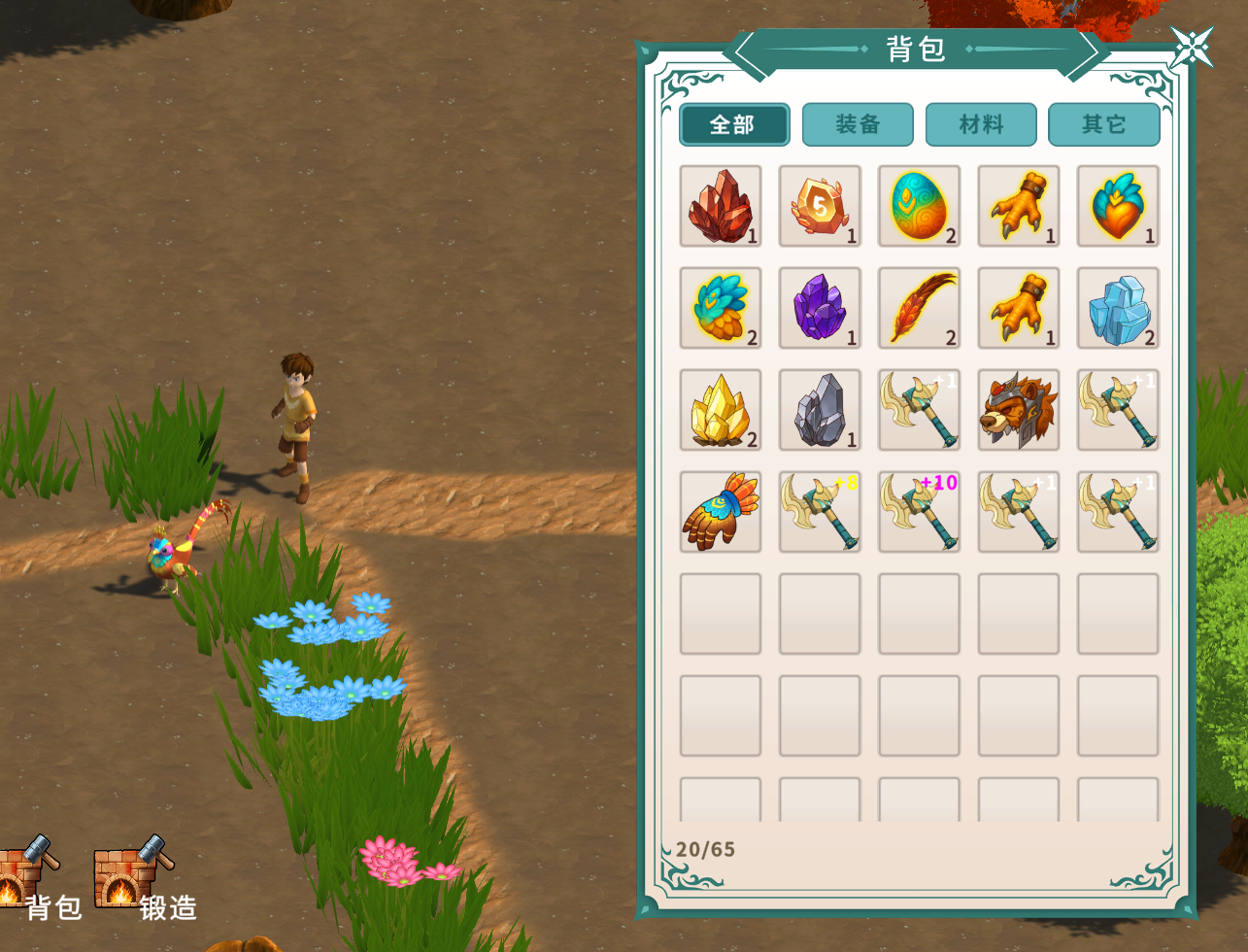This screenshot has height=952, width=1248.
Task: Open the 材料 category tab
Action: click(981, 124)
